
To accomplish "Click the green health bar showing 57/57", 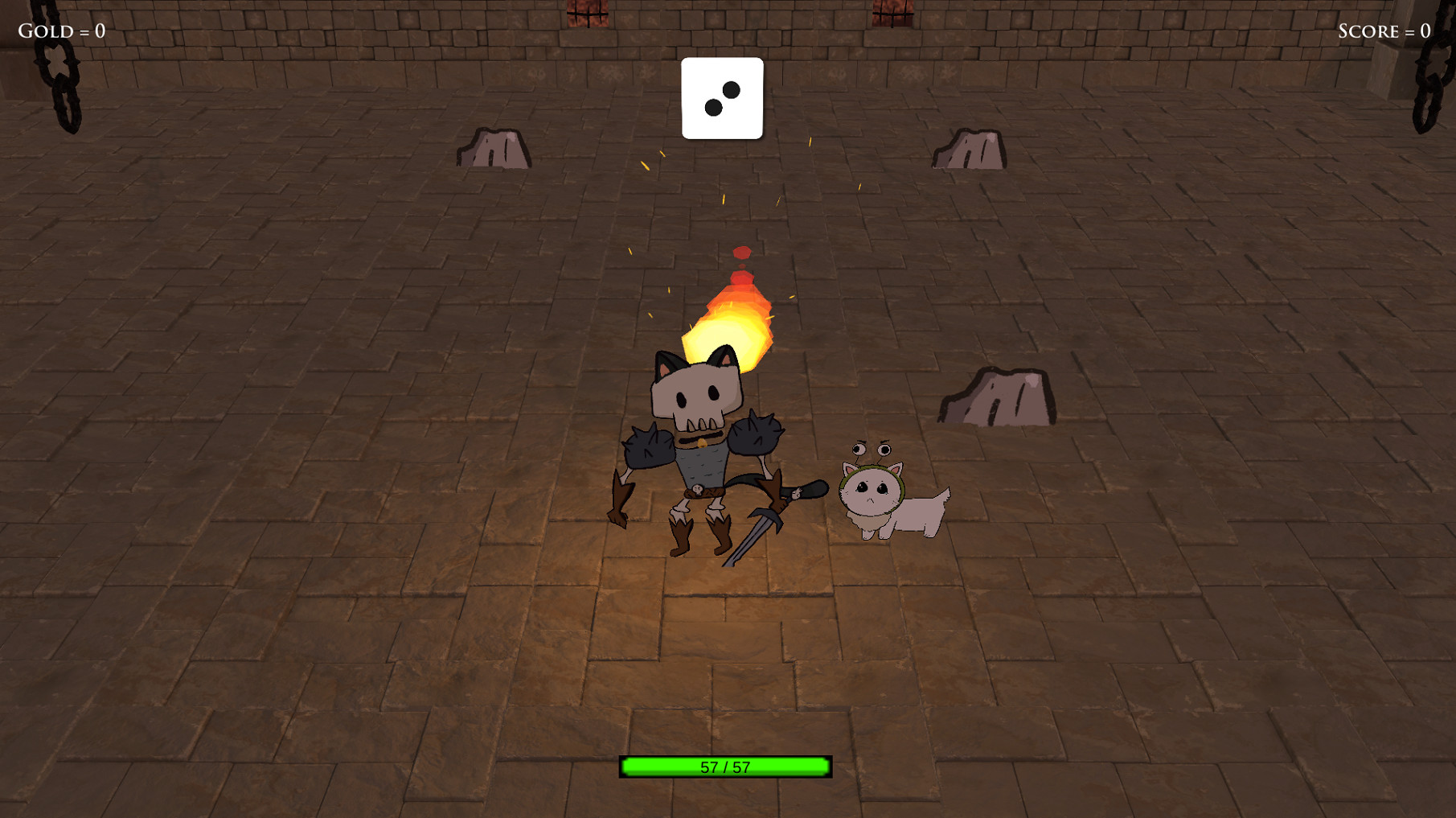I will pos(724,767).
